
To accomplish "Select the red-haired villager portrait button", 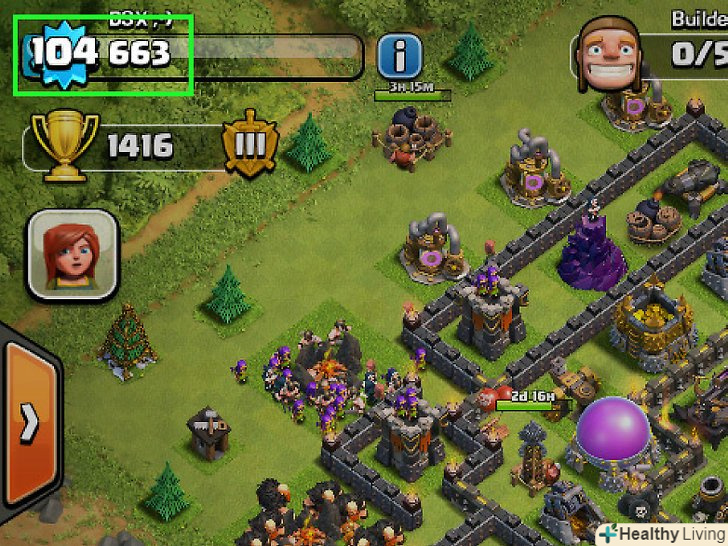I will tap(73, 254).
